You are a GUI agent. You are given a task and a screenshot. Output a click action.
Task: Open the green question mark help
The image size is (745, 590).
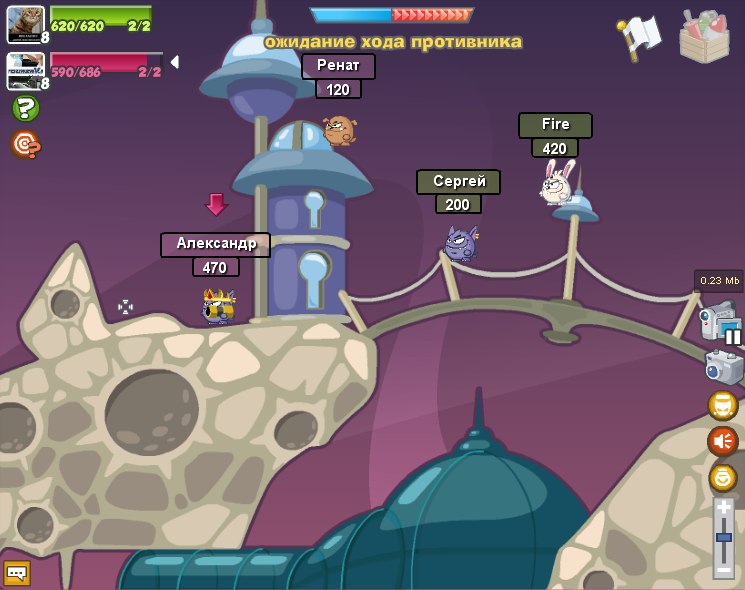[25, 108]
